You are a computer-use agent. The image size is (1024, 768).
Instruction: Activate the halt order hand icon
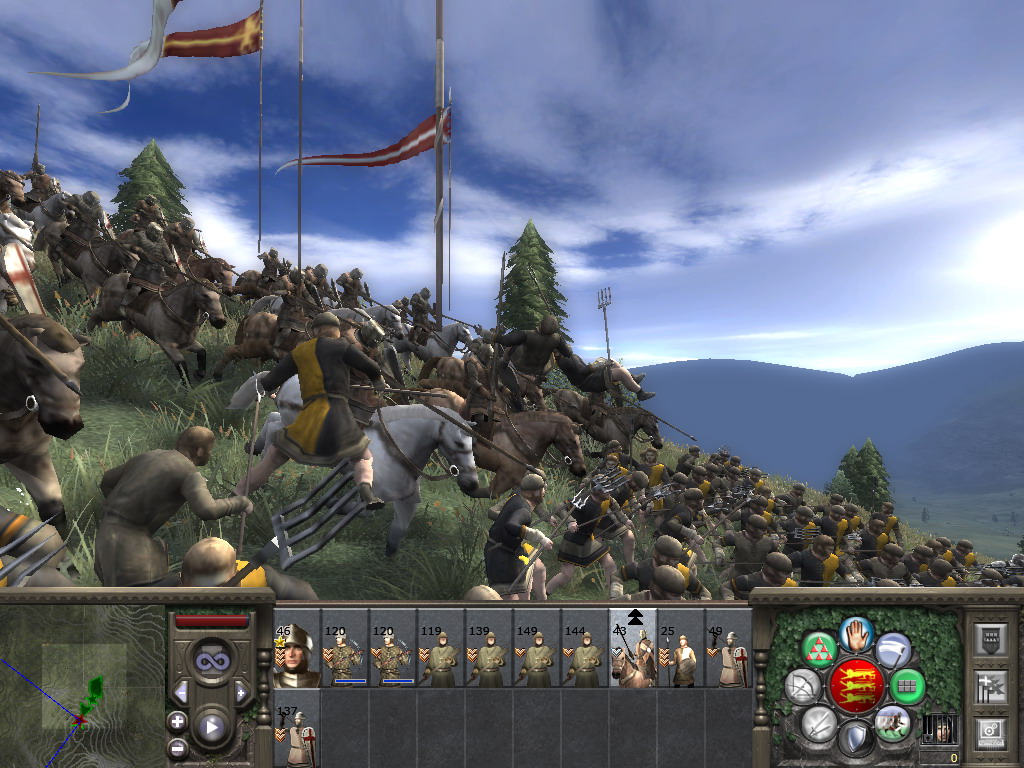[x=856, y=633]
